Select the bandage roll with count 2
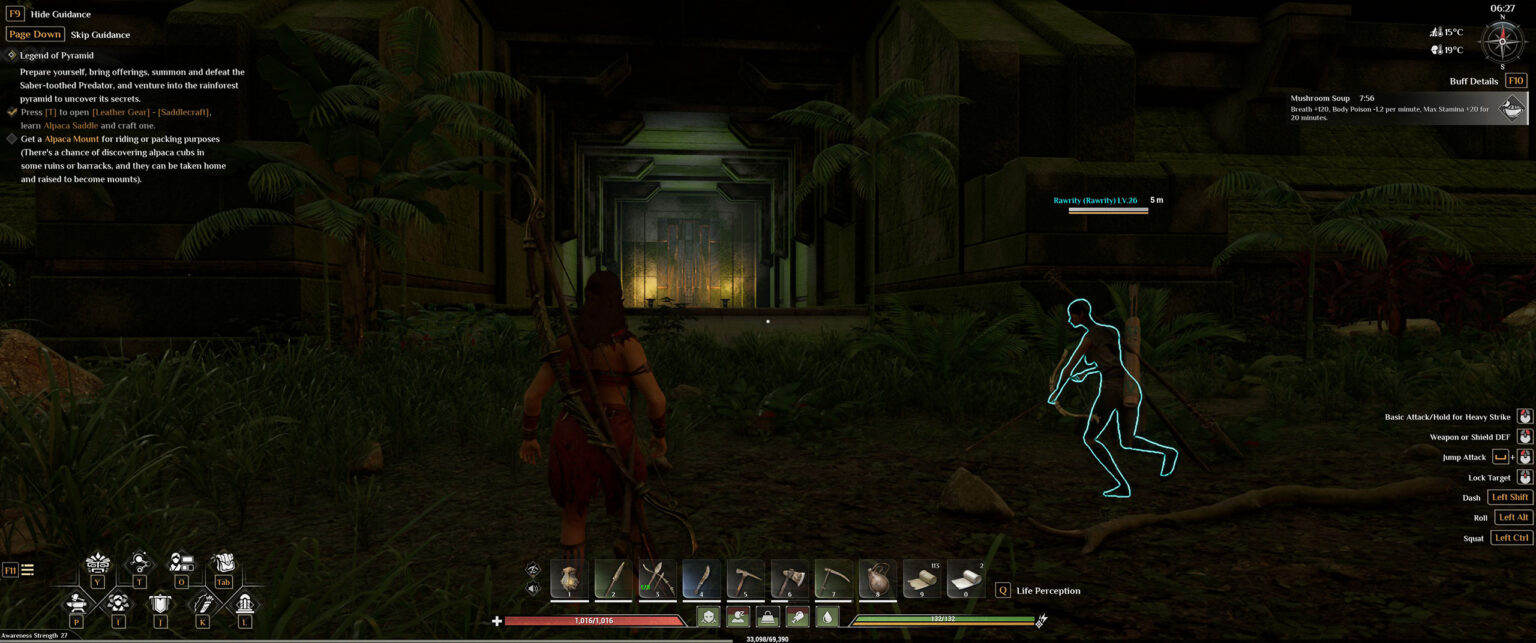The image size is (1536, 643). click(965, 579)
